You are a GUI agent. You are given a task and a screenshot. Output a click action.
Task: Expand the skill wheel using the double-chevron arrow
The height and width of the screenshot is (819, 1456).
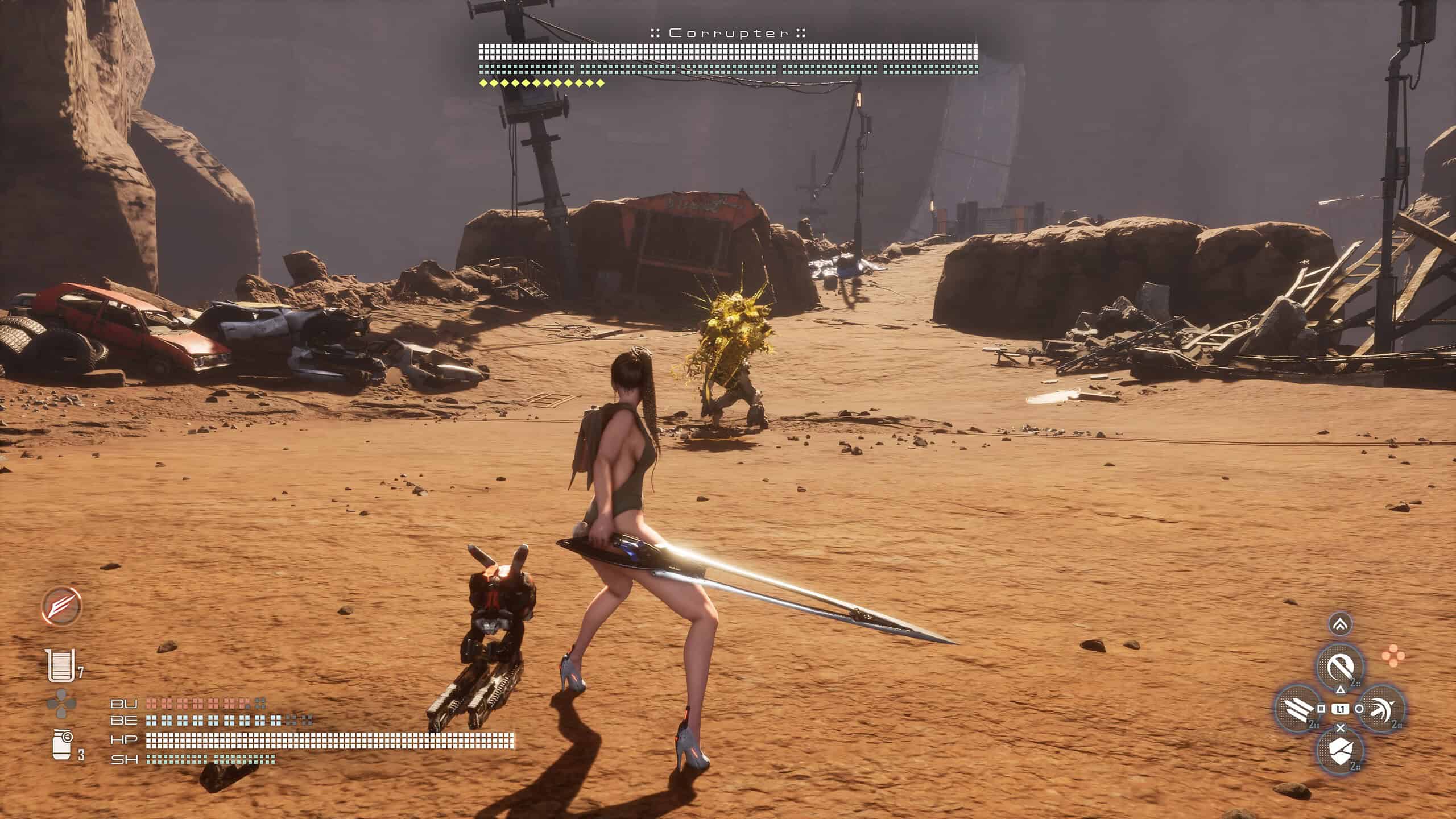coord(1341,625)
